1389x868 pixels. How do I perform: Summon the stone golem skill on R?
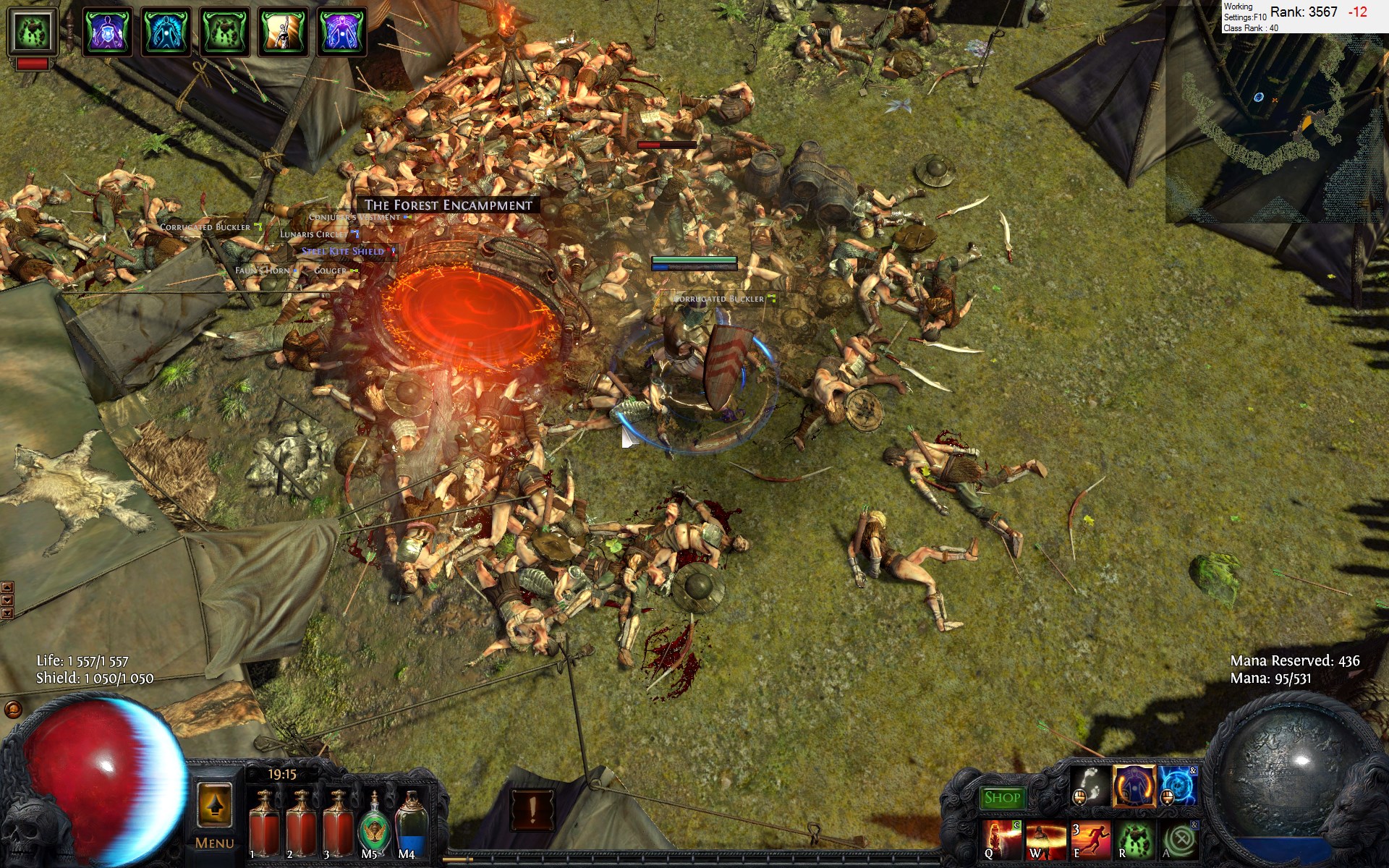pos(1134,839)
